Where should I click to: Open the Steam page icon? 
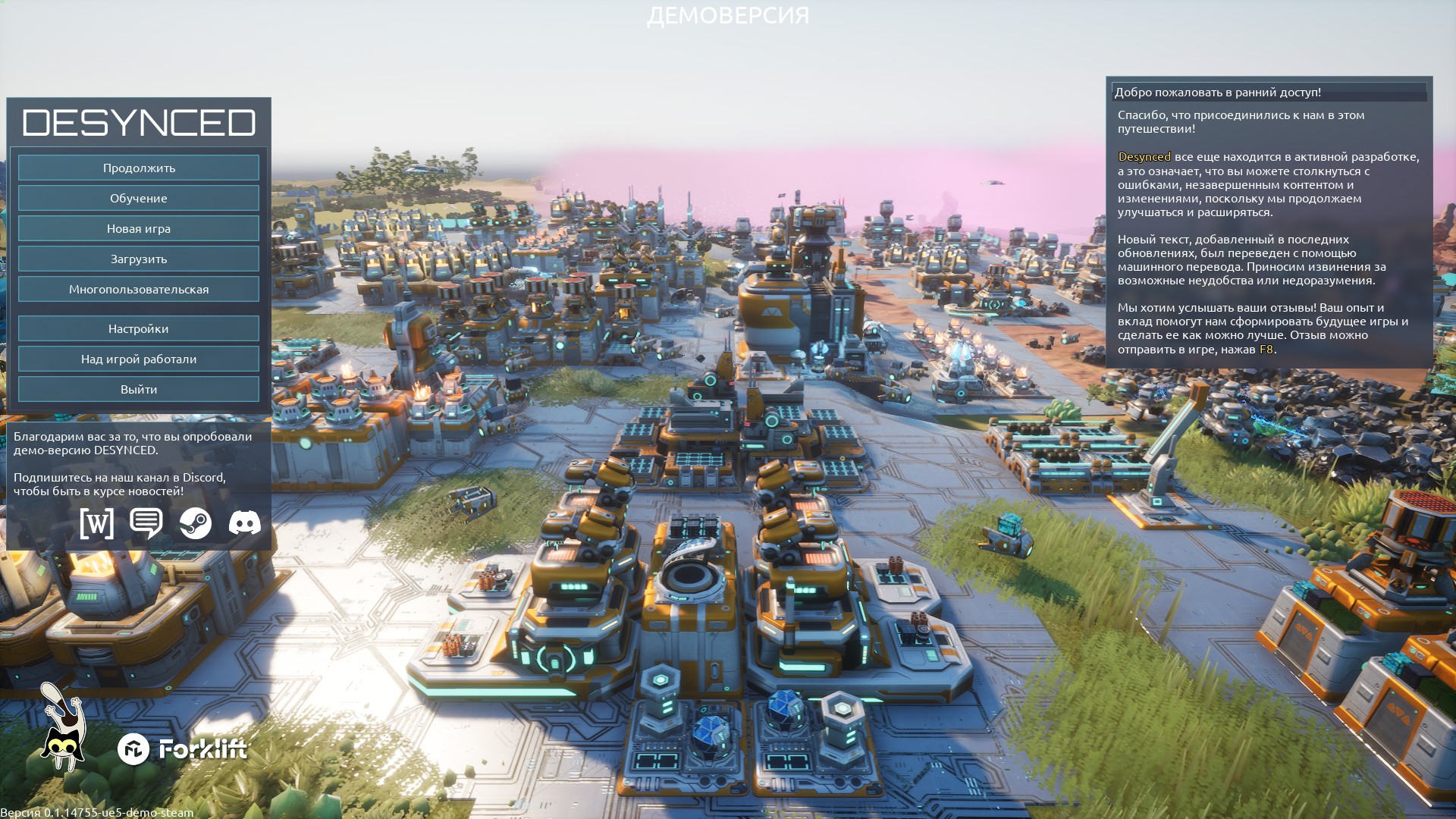(x=196, y=523)
